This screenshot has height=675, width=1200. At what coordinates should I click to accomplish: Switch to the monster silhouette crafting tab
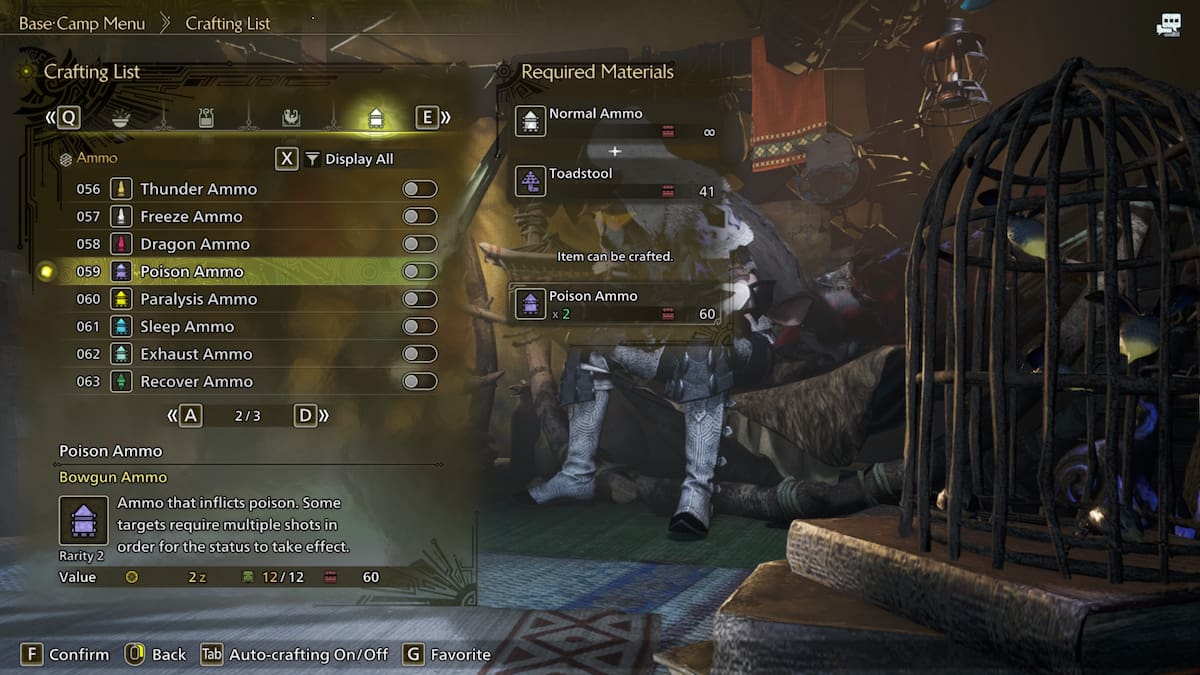click(291, 118)
